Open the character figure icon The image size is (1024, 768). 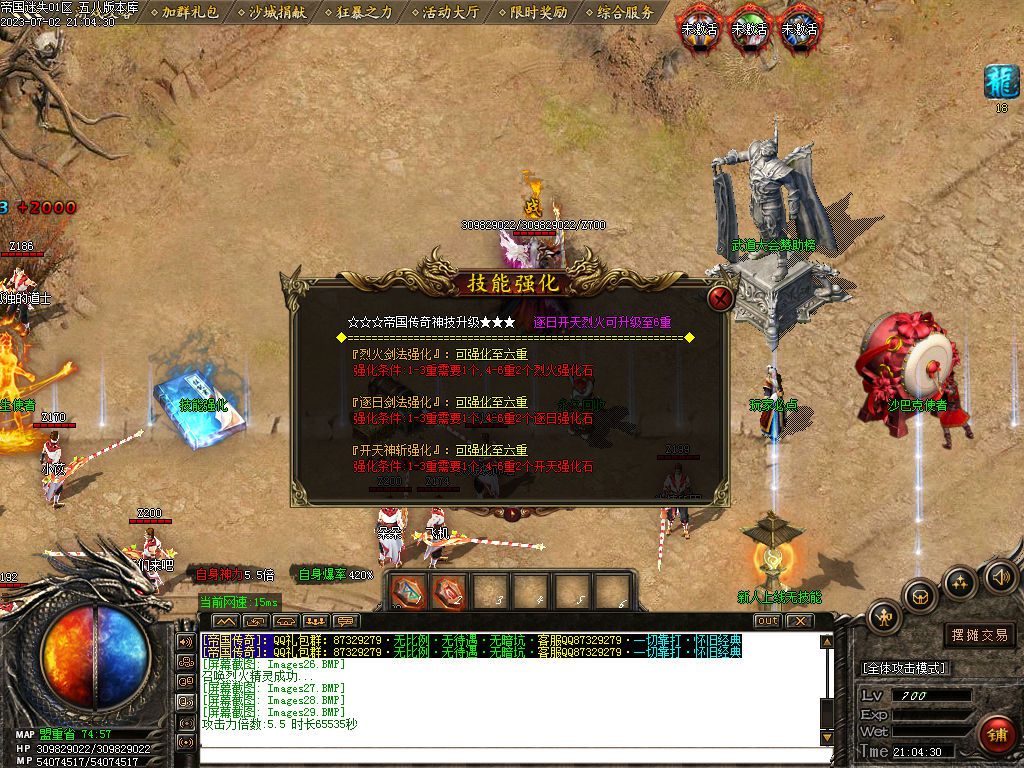click(x=884, y=619)
